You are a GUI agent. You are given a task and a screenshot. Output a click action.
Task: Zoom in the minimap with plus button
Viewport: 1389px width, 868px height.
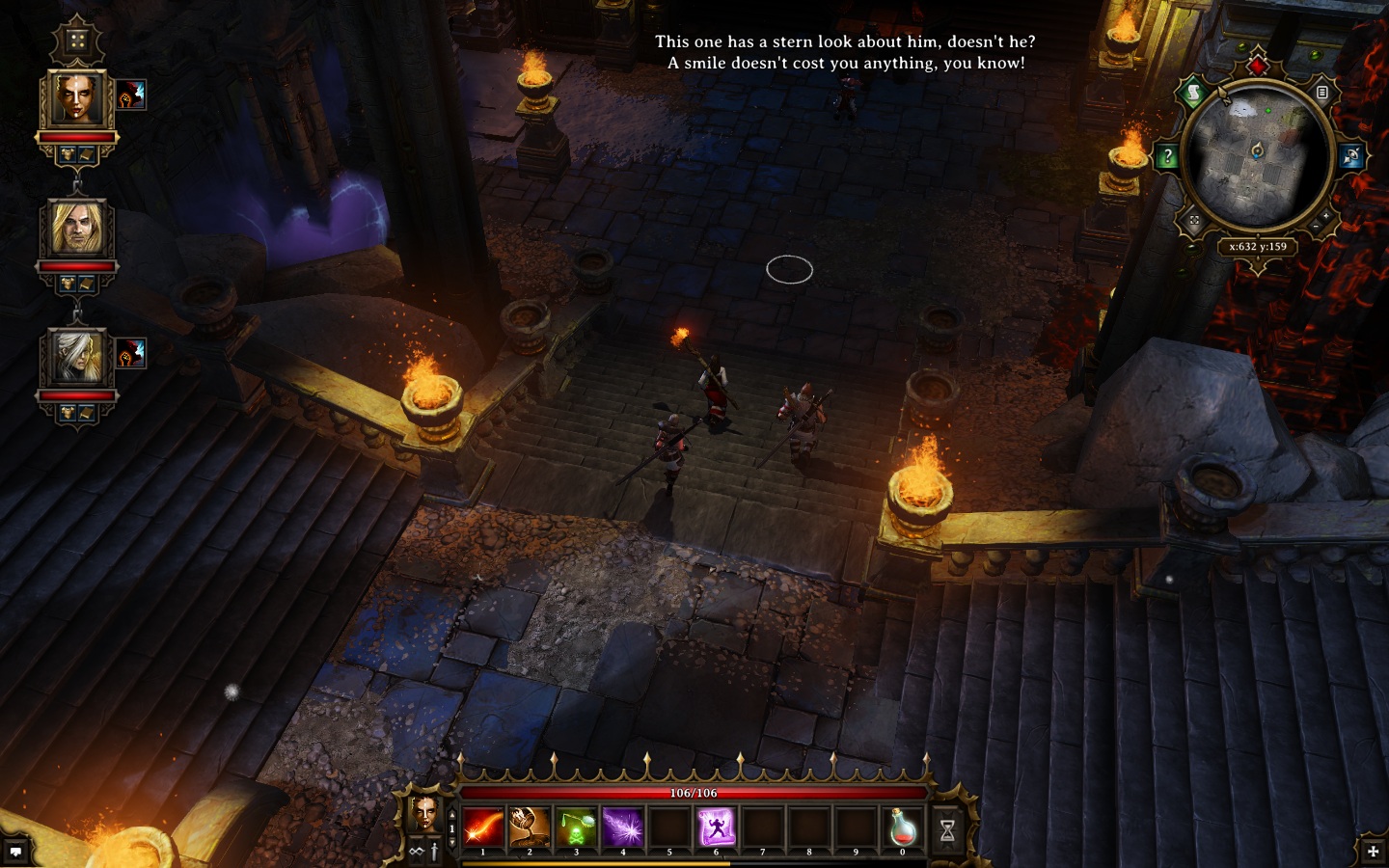[x=1324, y=215]
